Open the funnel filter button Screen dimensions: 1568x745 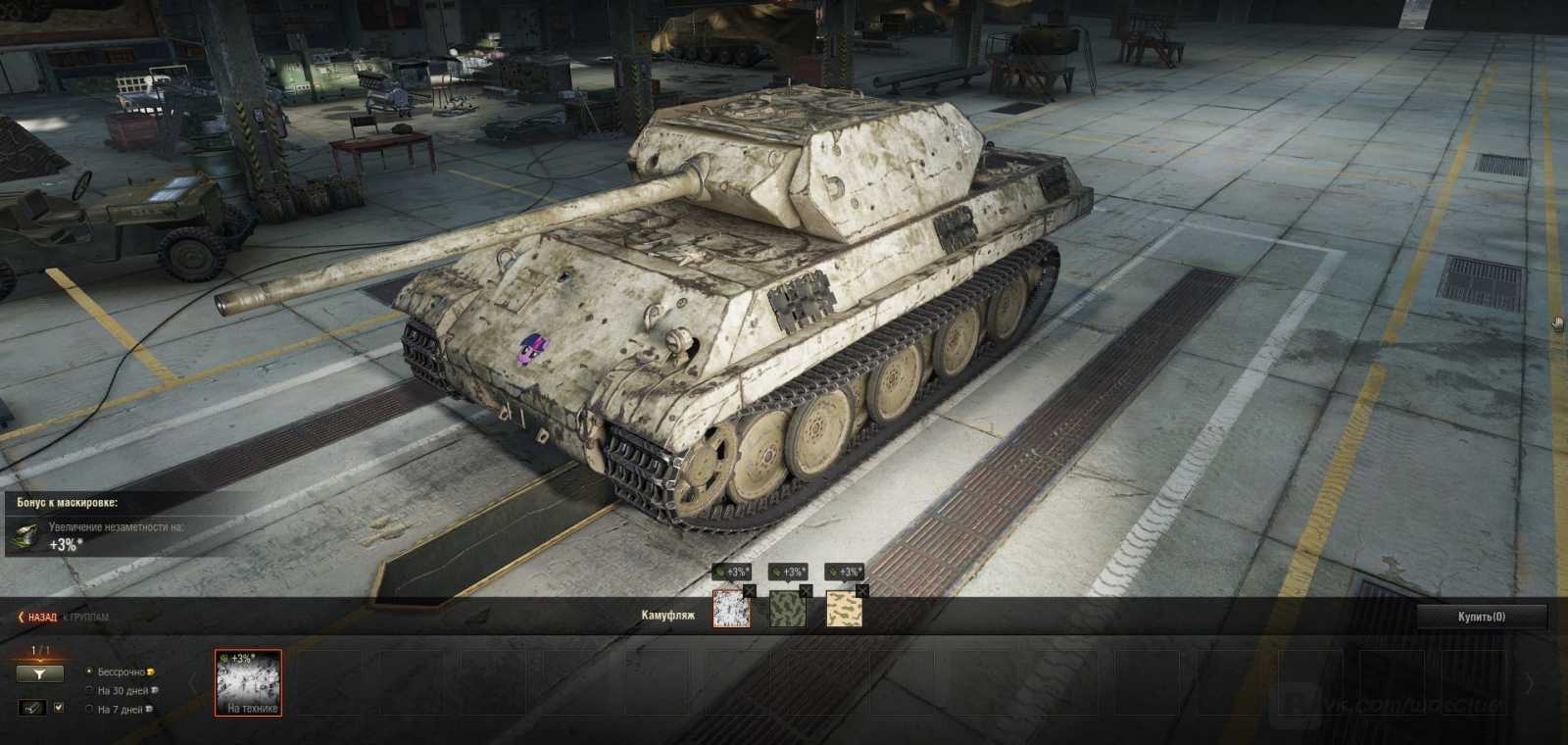39,673
